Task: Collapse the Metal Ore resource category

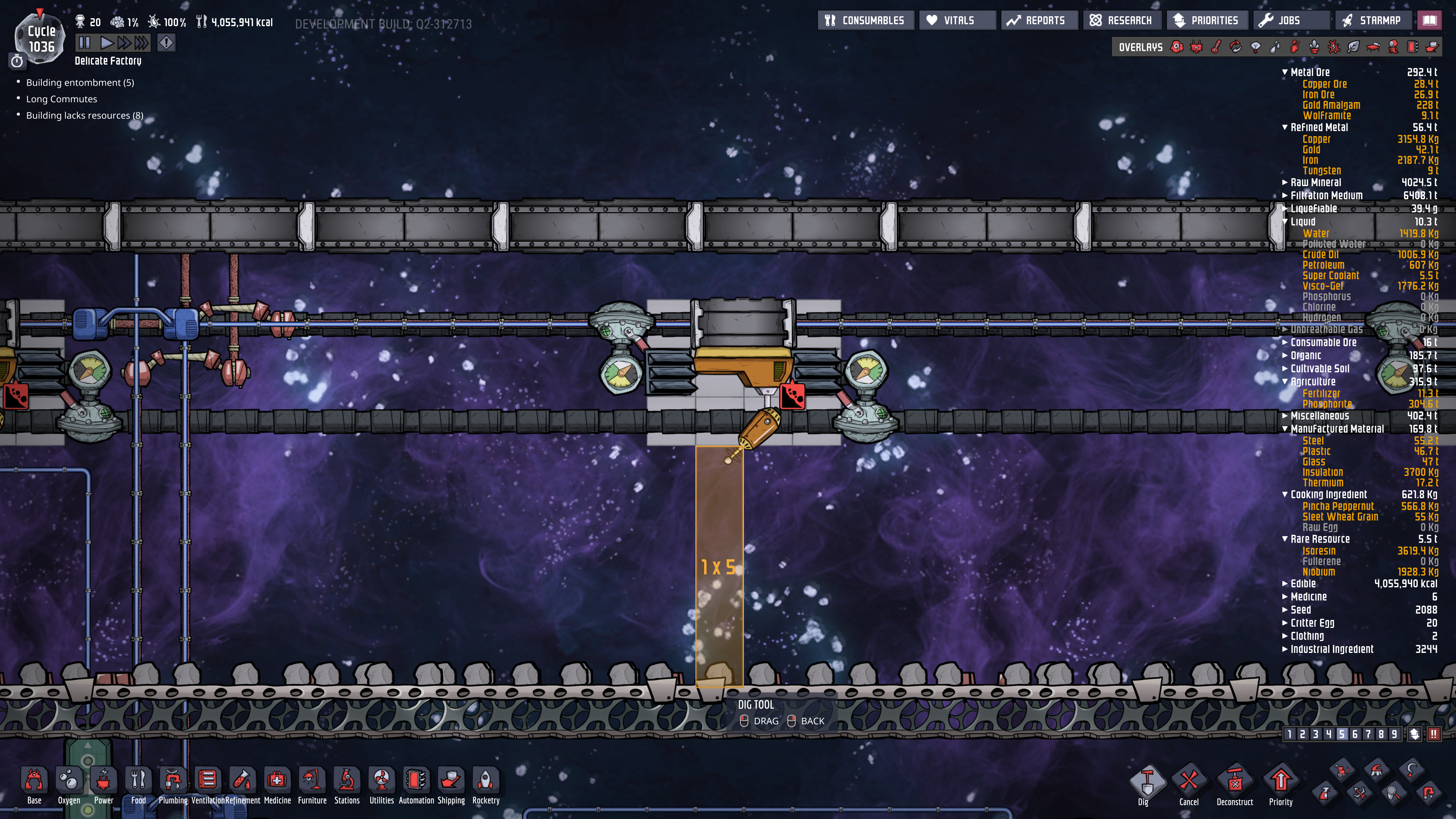Action: (x=1285, y=72)
